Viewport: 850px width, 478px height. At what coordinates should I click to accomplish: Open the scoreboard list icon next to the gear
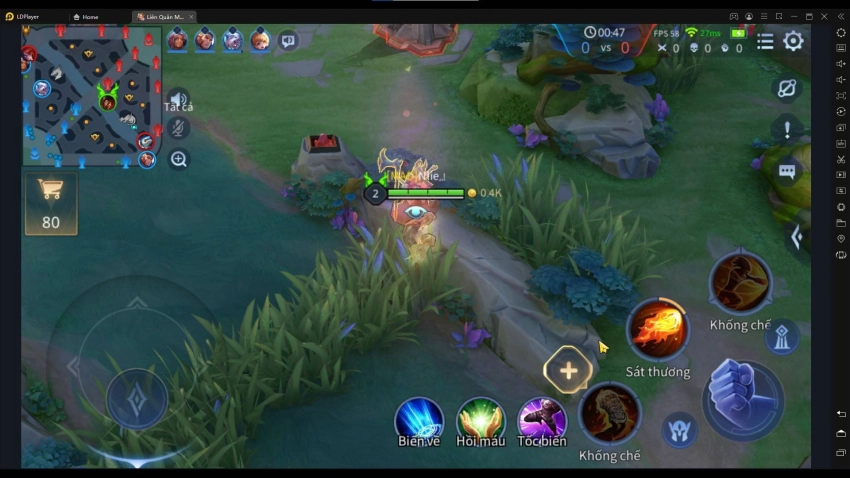point(765,41)
